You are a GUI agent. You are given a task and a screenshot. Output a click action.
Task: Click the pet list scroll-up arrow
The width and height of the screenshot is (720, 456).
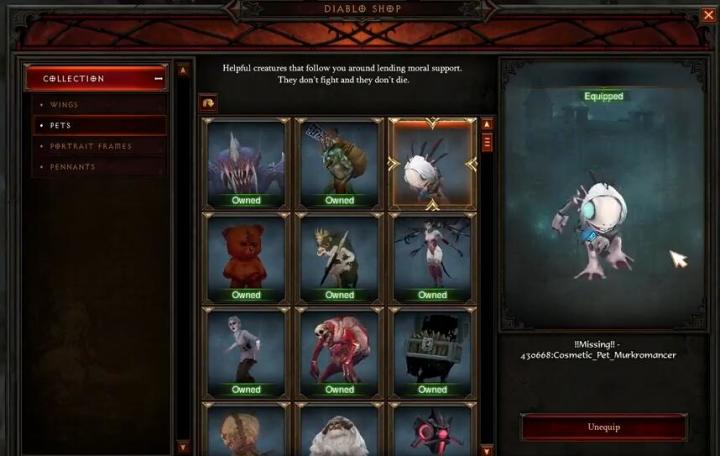(x=487, y=125)
